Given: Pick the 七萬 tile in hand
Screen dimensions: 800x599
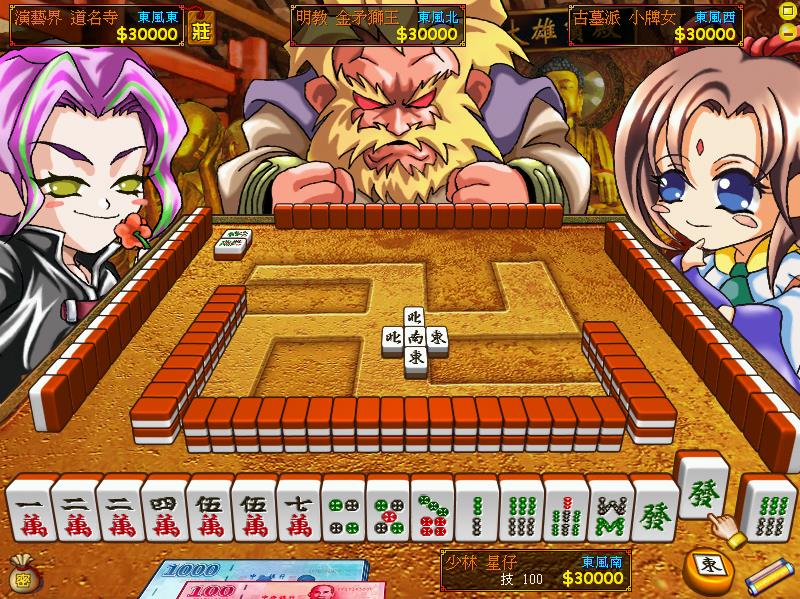Looking at the screenshot, I should point(298,512).
